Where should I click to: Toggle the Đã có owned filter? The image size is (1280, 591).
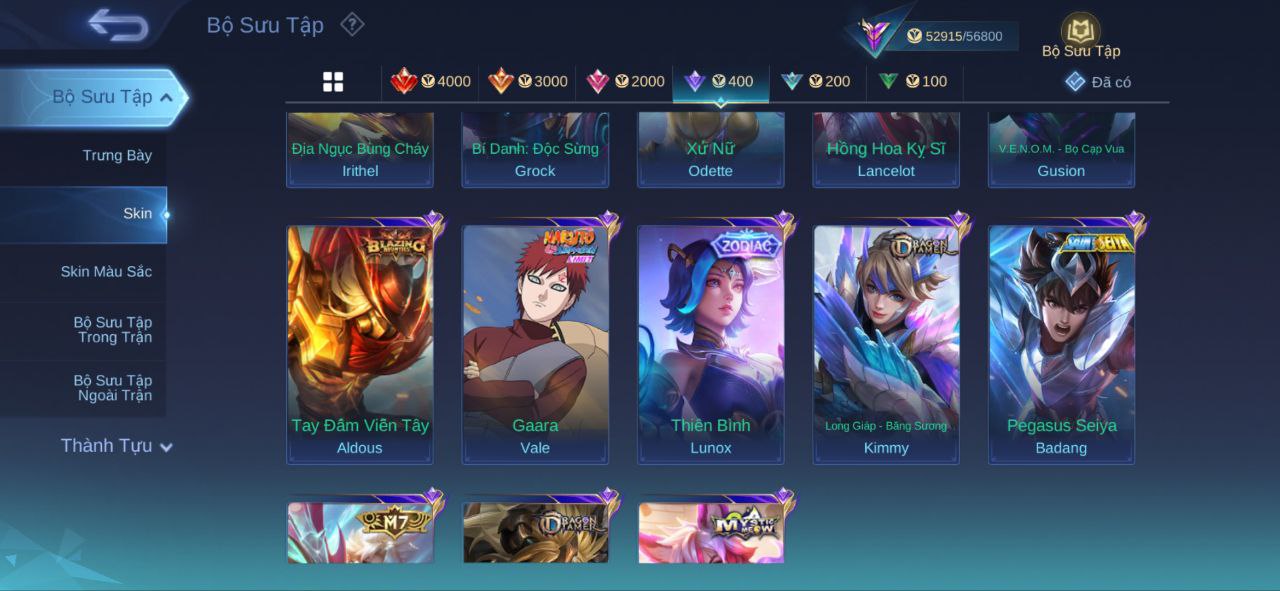click(1098, 82)
